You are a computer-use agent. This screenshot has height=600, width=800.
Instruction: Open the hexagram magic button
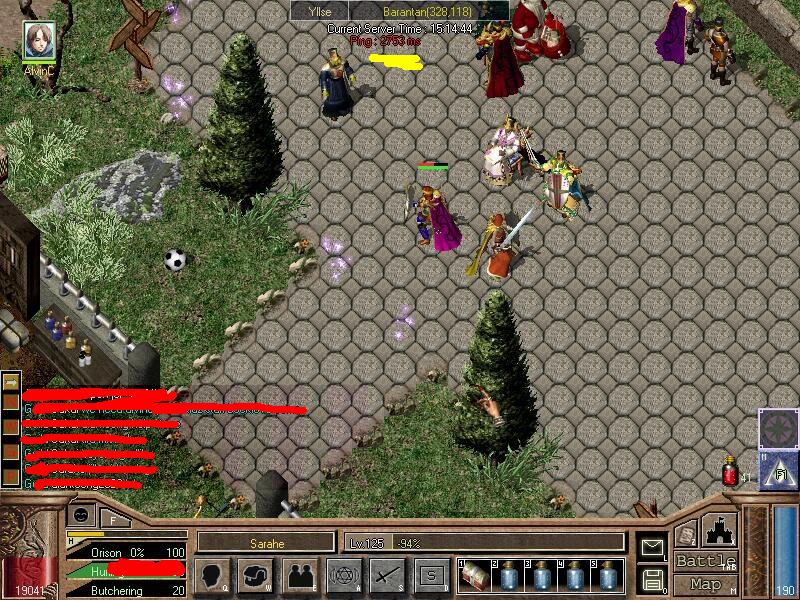coord(345,576)
